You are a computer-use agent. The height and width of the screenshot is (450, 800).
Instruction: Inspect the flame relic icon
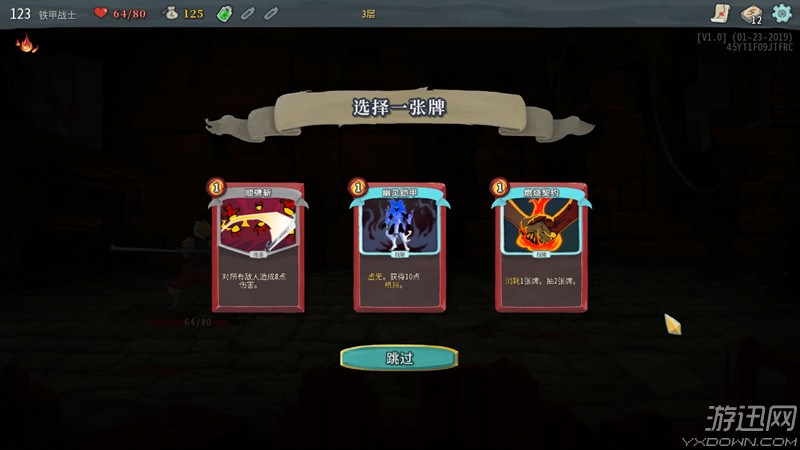tap(23, 44)
